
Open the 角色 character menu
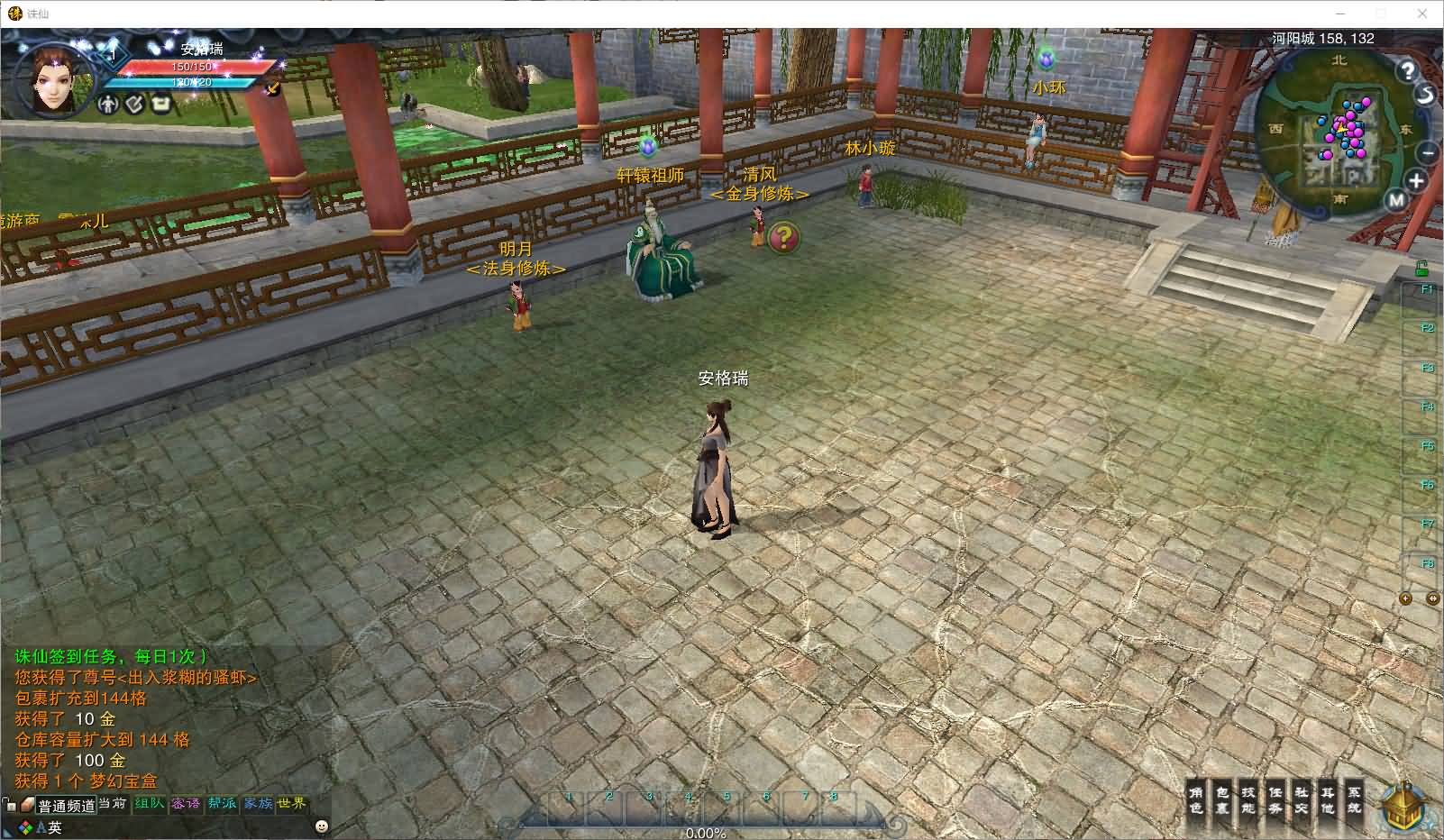click(x=1195, y=799)
